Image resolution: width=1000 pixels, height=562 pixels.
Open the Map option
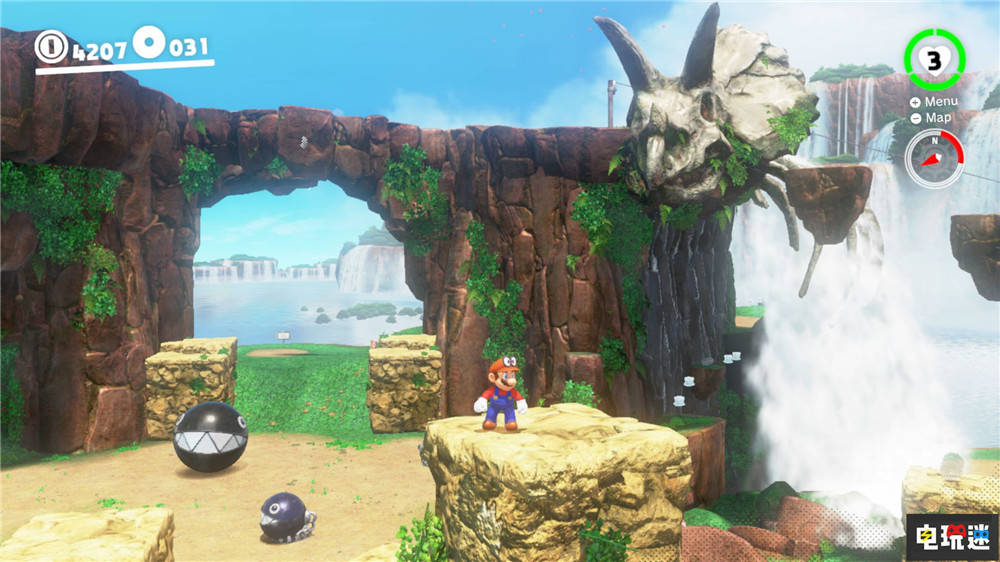[x=932, y=118]
